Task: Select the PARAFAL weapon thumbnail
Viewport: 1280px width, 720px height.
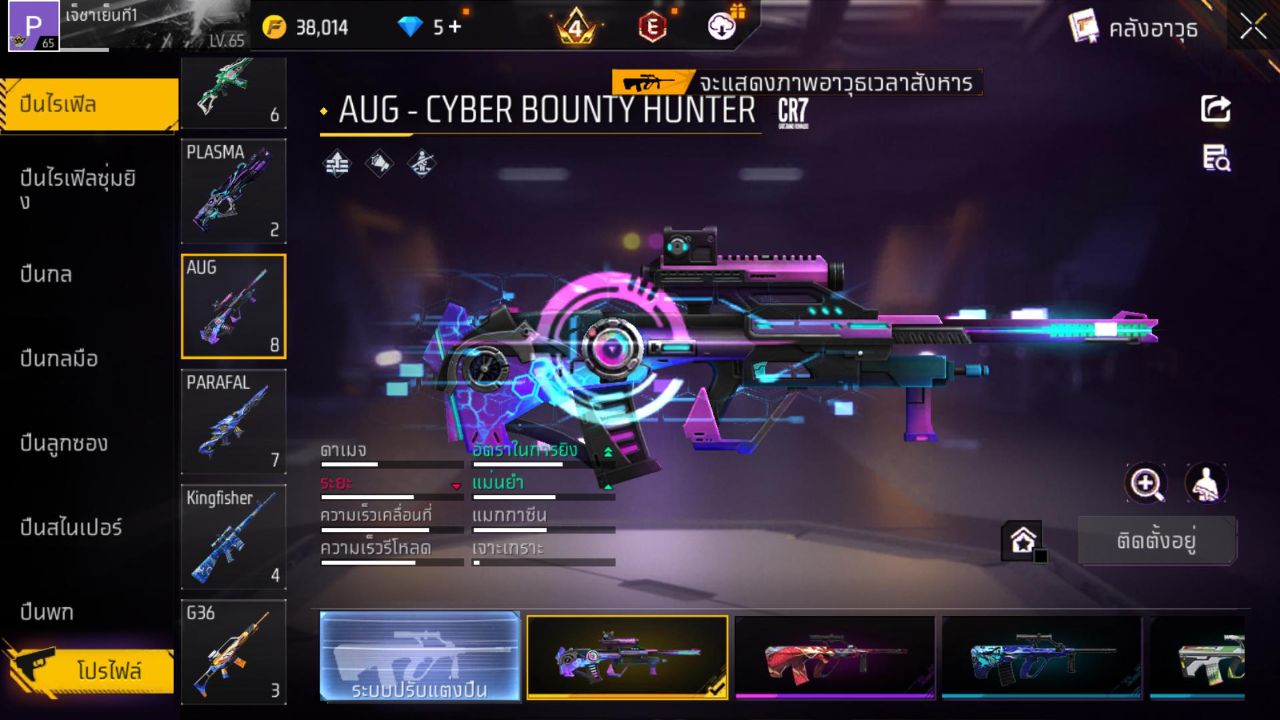Action: tap(233, 422)
